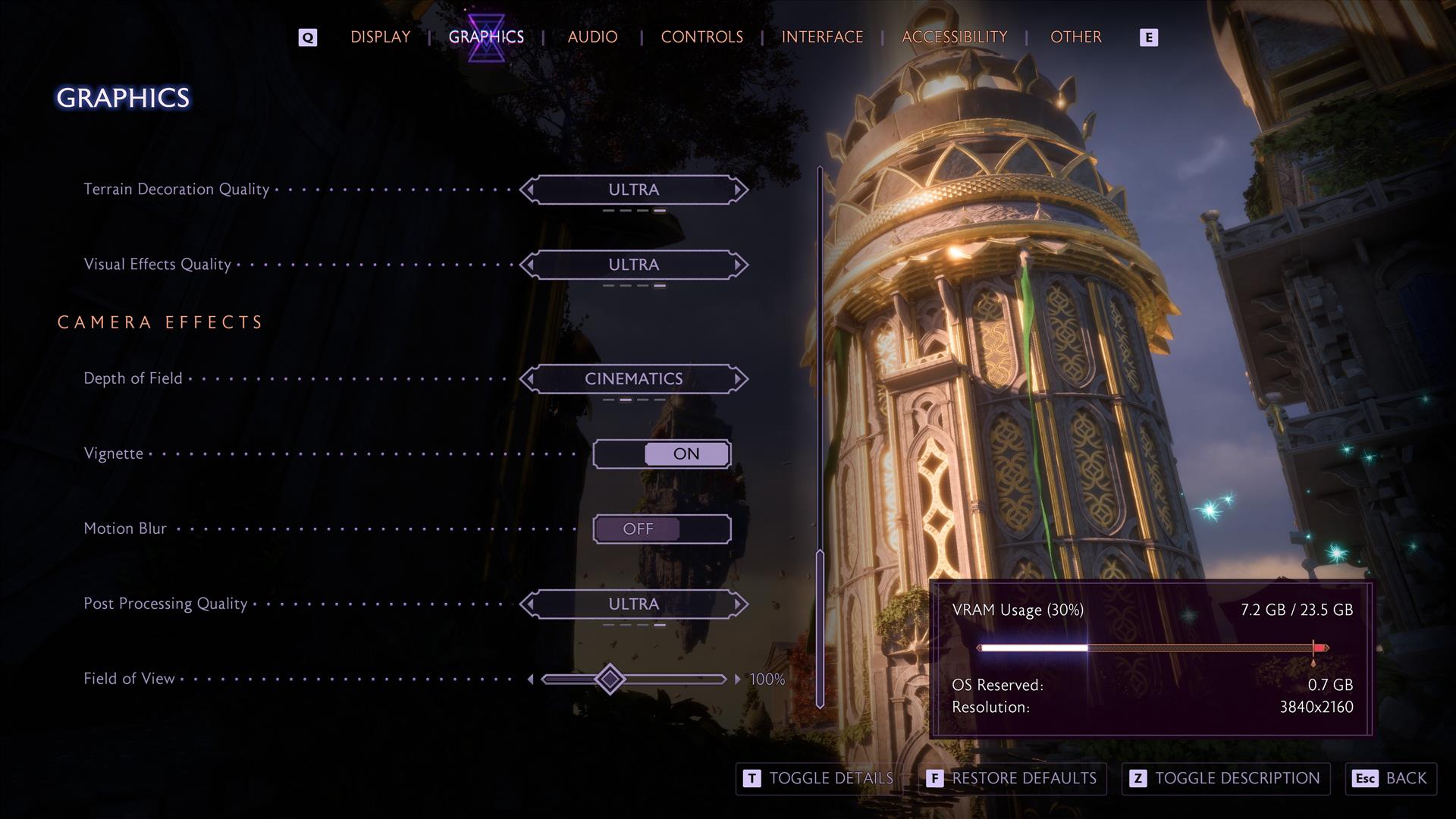Click right arrow on Visual Effects Quality
1456x819 pixels.
(738, 265)
